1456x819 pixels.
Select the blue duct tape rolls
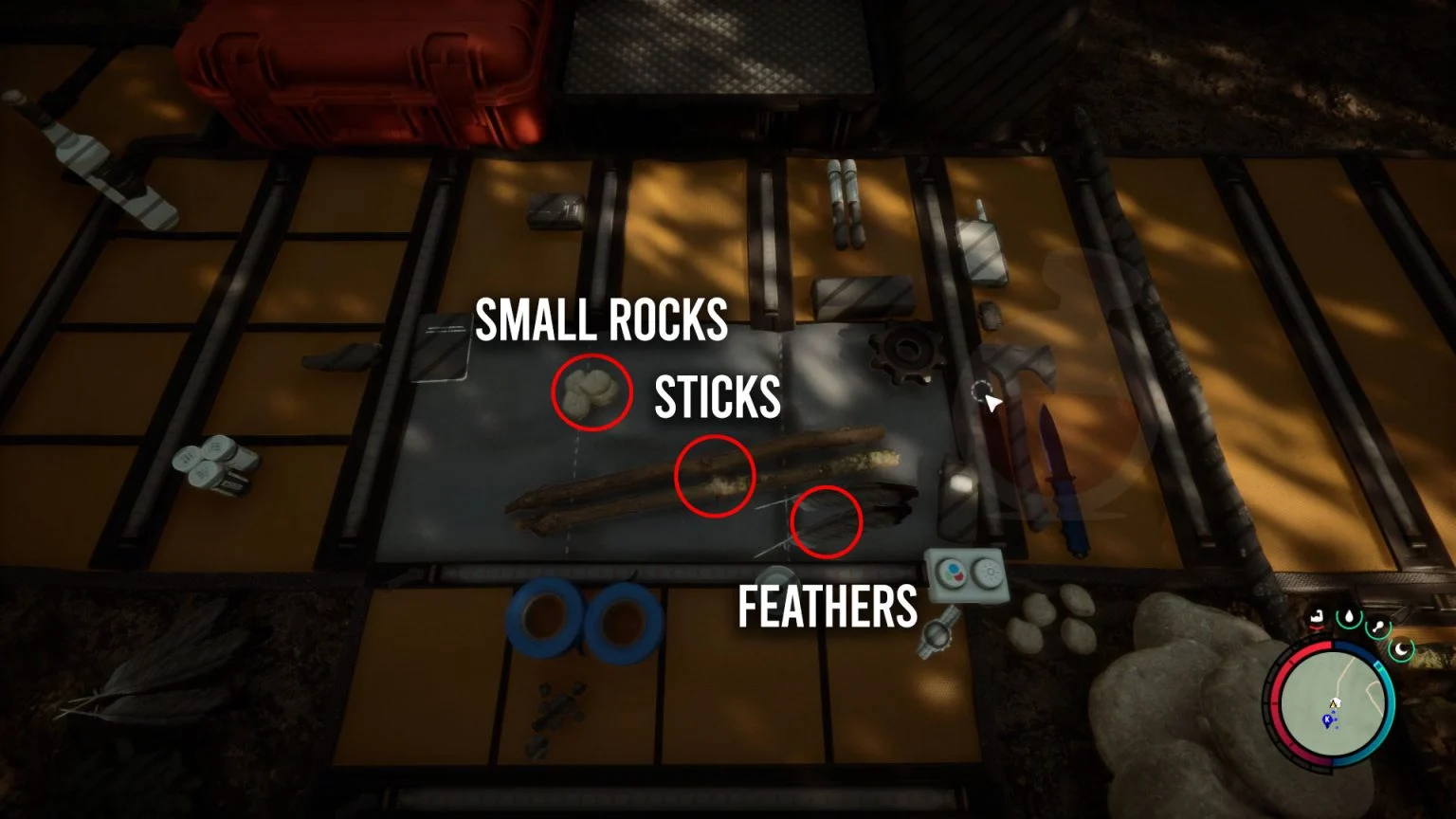583,621
